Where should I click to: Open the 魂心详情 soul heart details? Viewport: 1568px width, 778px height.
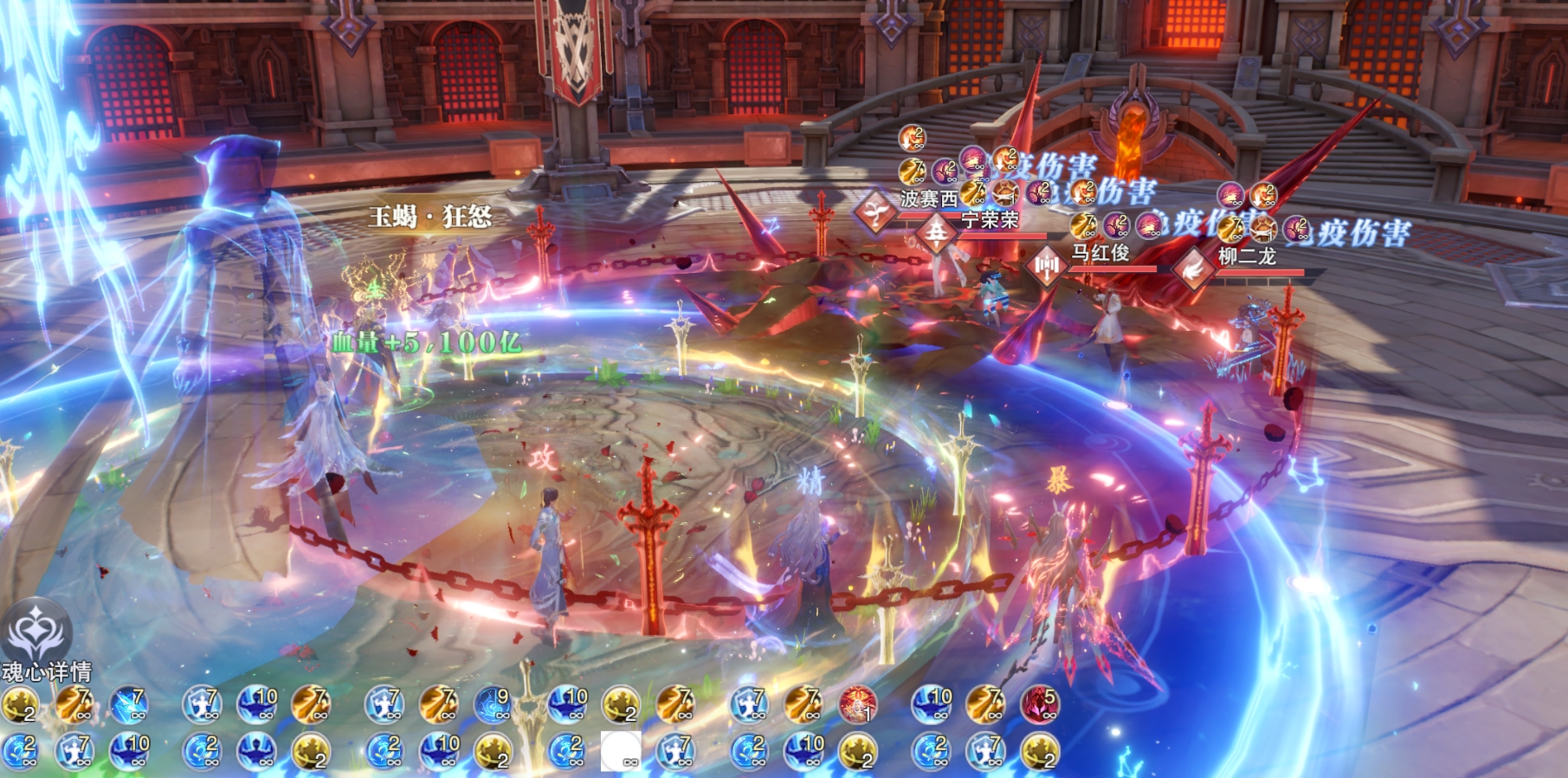point(36,640)
